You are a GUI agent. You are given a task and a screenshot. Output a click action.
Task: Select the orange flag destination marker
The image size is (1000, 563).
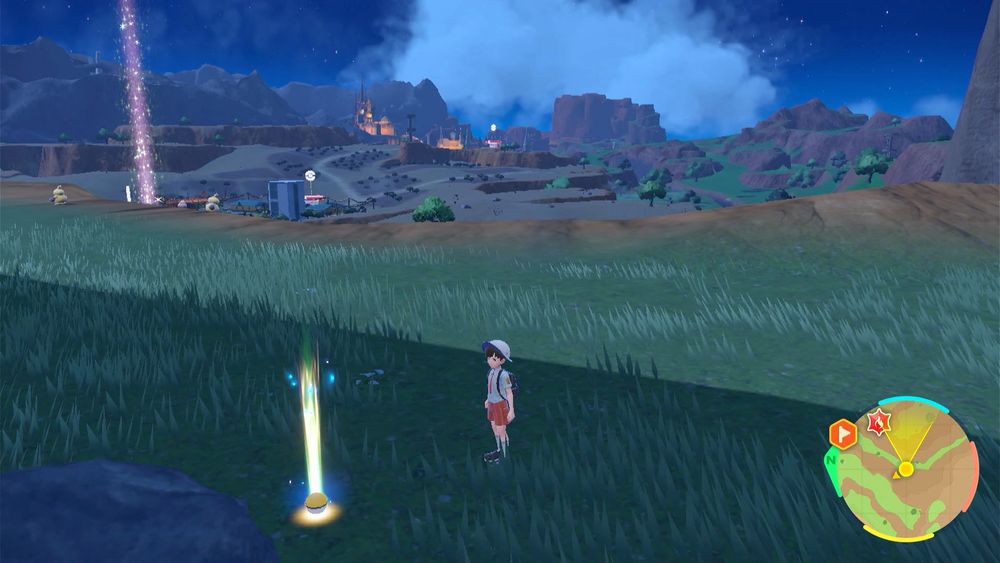click(x=843, y=434)
